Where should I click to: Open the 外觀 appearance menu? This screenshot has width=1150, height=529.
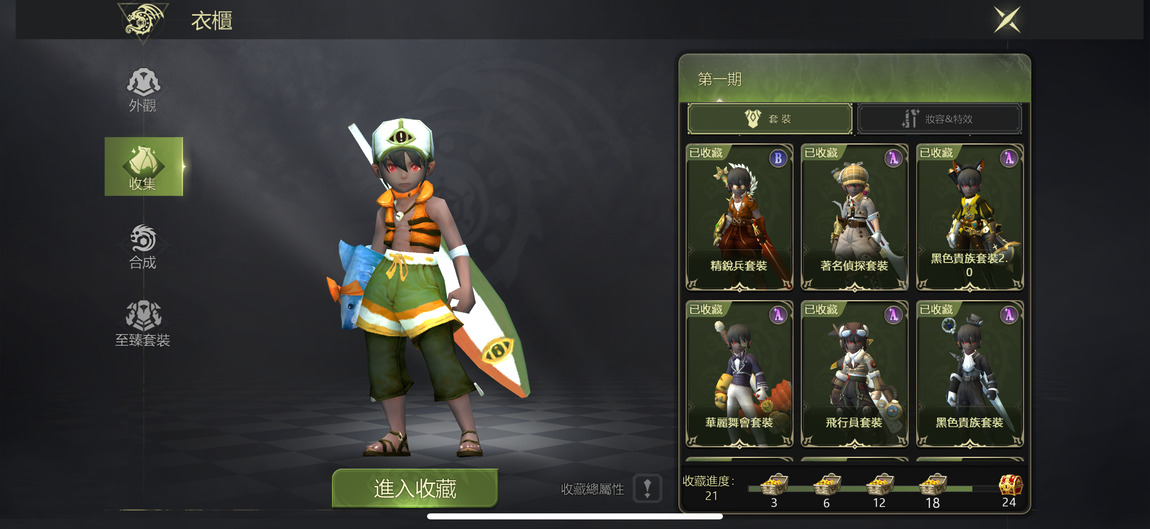(143, 89)
